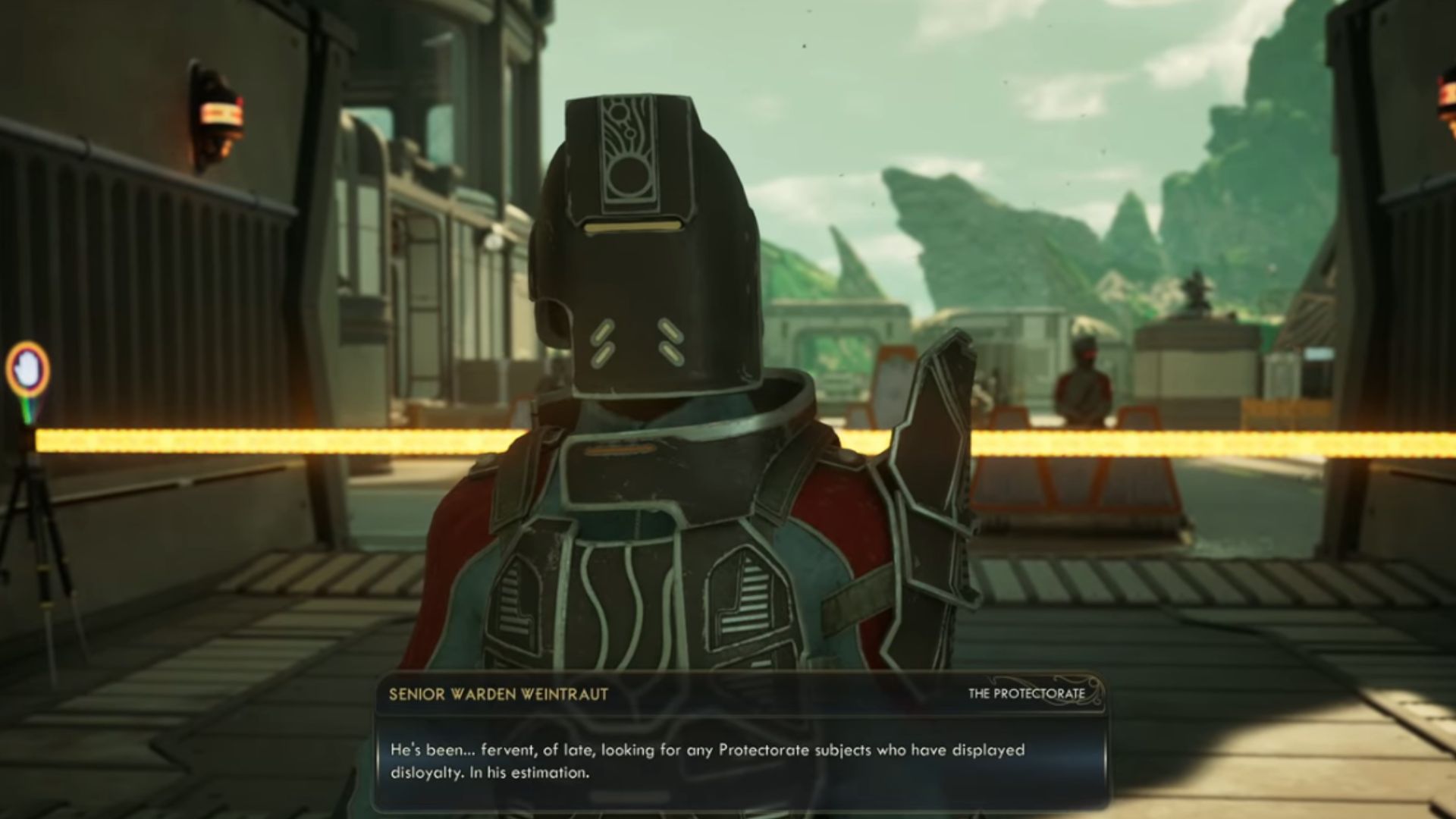
Task: Click the illuminated slit on the helmet crest
Action: pos(631,226)
